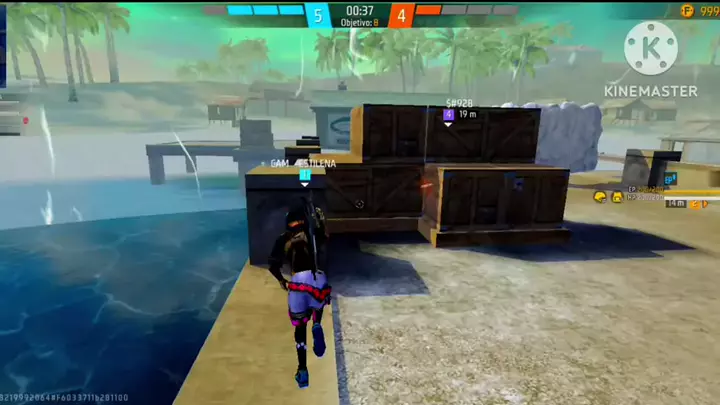This screenshot has width=720, height=405.
Task: Select teammate marker S#928
Action: point(448,115)
